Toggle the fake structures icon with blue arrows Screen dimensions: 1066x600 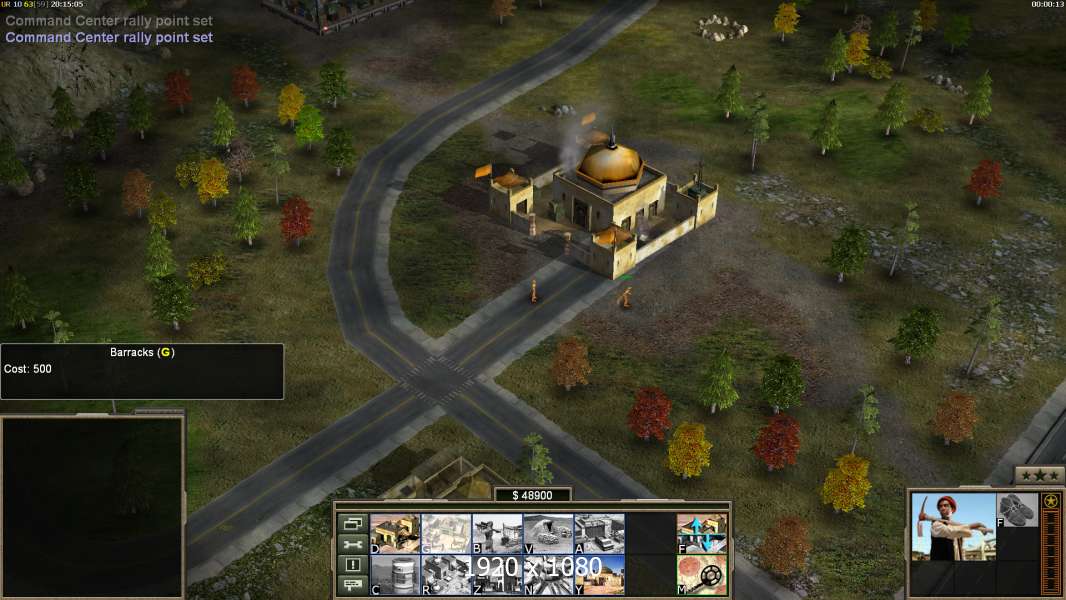click(x=701, y=533)
